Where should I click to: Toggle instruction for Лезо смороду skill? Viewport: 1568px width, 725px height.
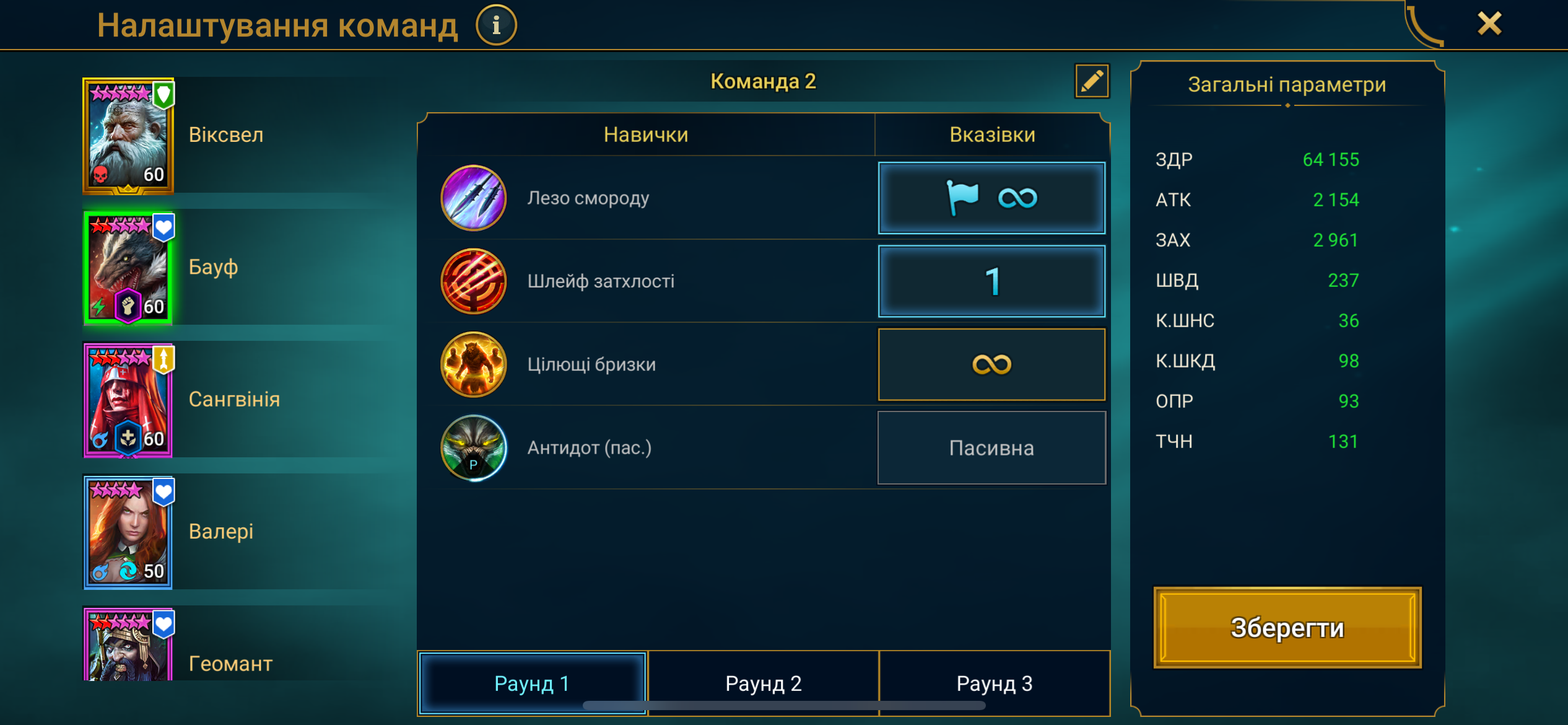click(991, 198)
